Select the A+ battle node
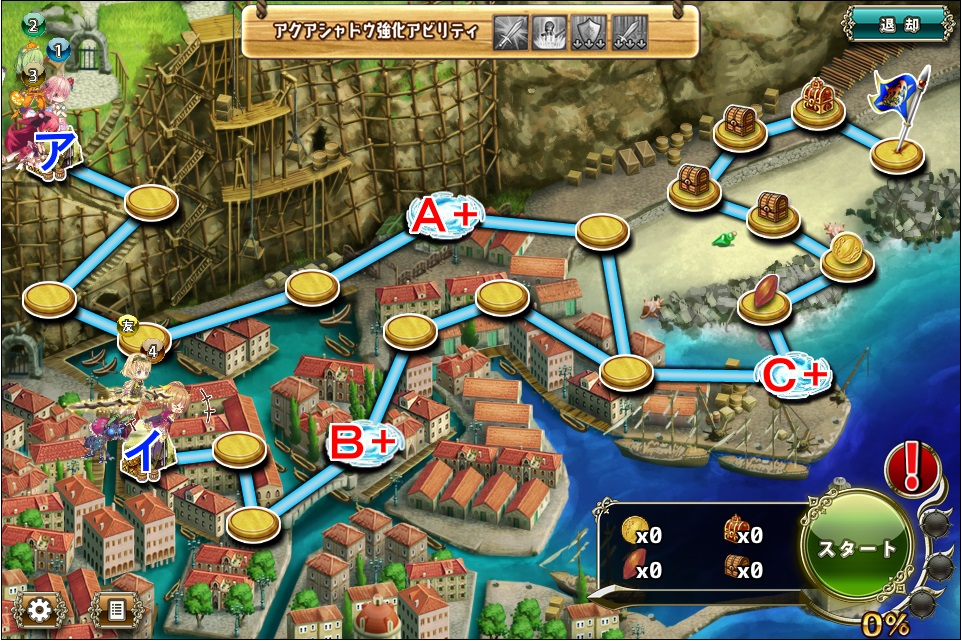The image size is (962, 641). click(445, 214)
